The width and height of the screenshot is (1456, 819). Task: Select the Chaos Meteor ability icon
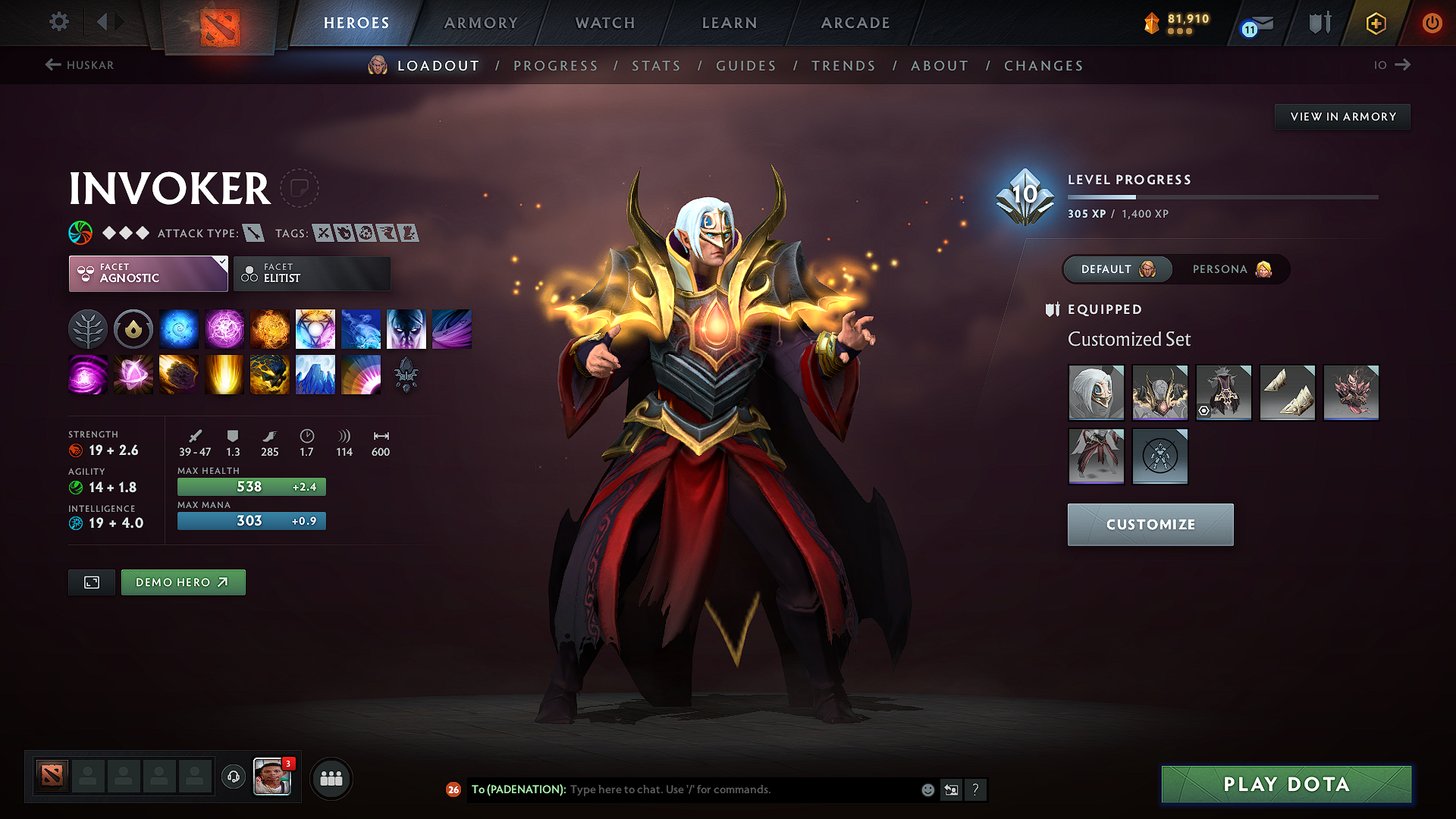pyautogui.click(x=179, y=375)
